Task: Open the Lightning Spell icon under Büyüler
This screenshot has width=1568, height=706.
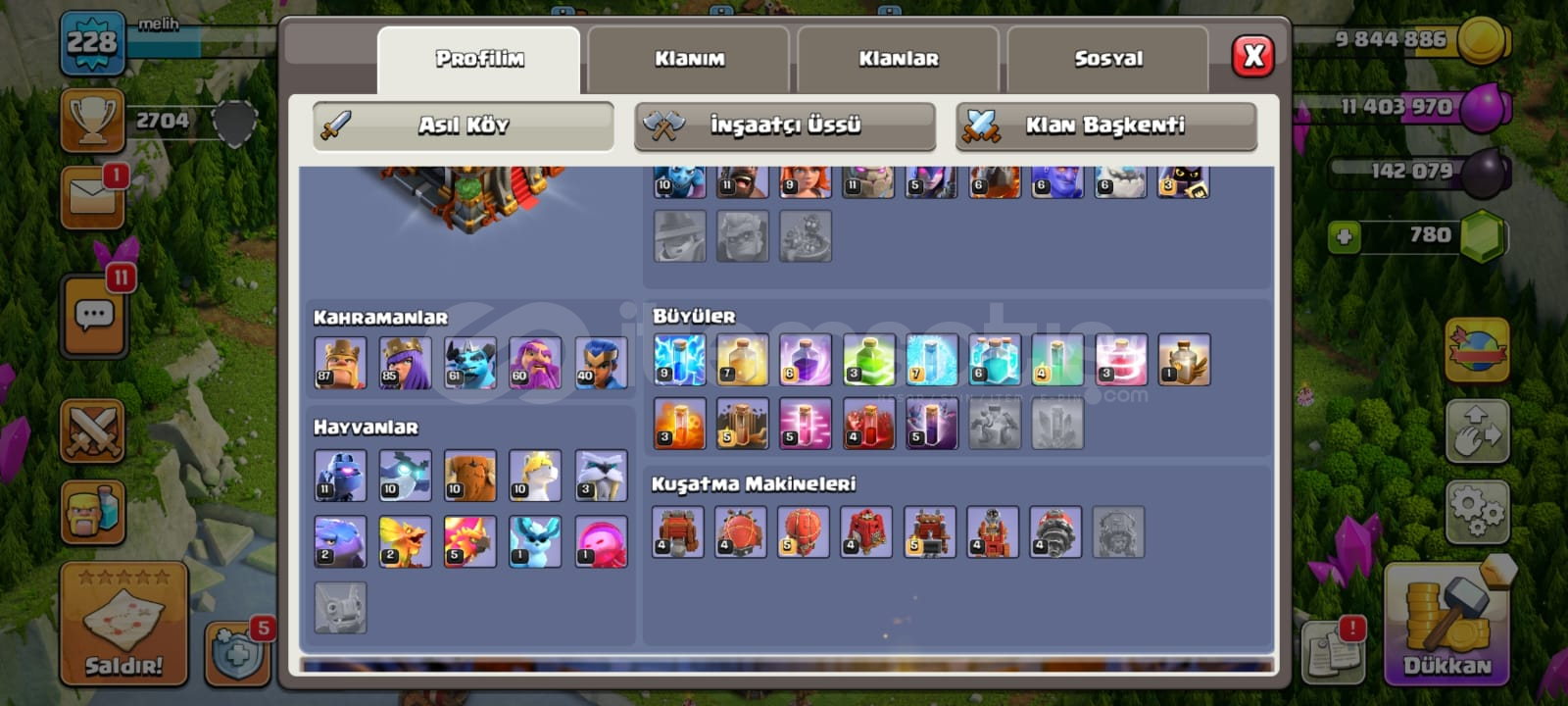Action: click(x=677, y=360)
